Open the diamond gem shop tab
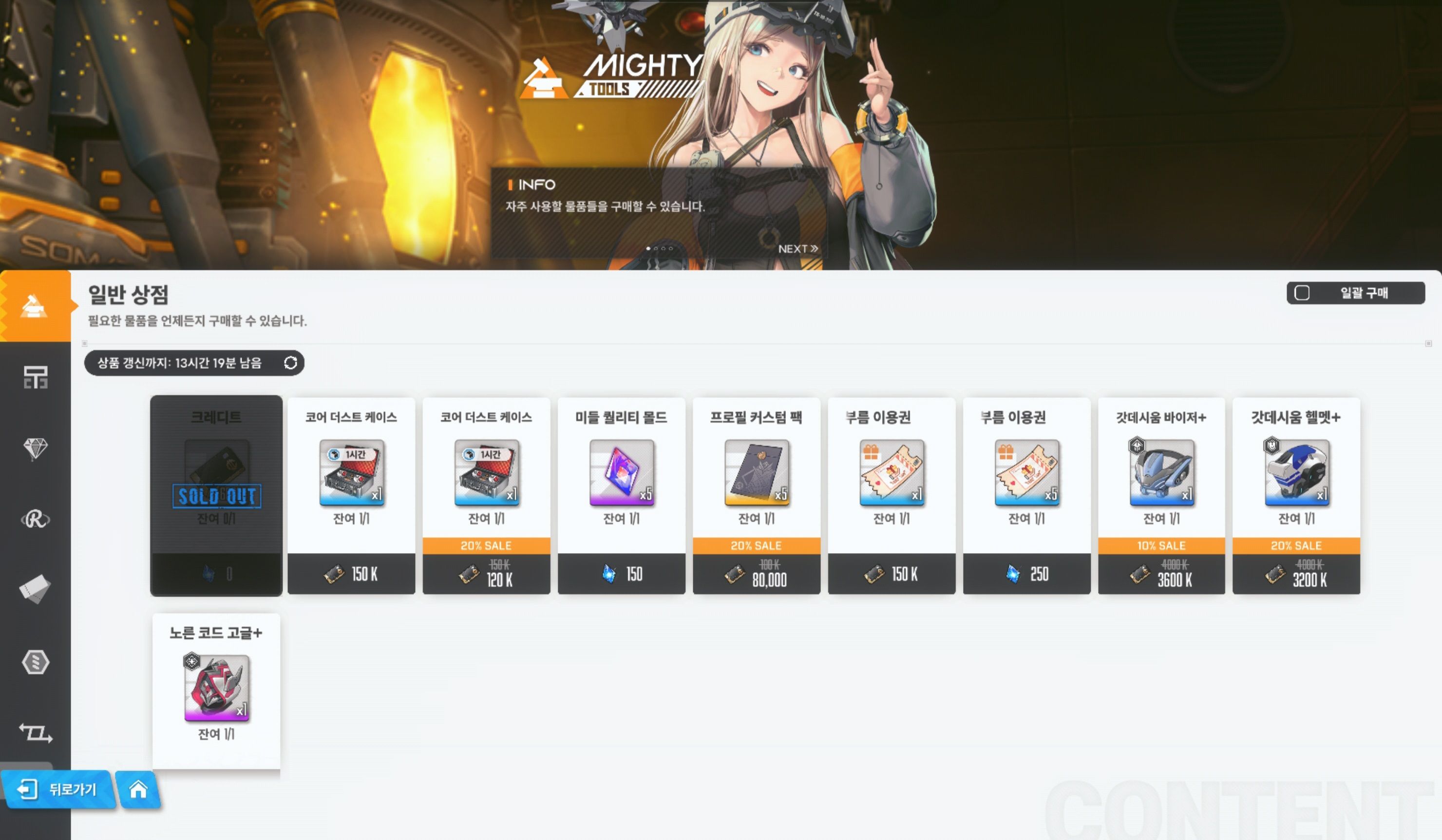 35,448
